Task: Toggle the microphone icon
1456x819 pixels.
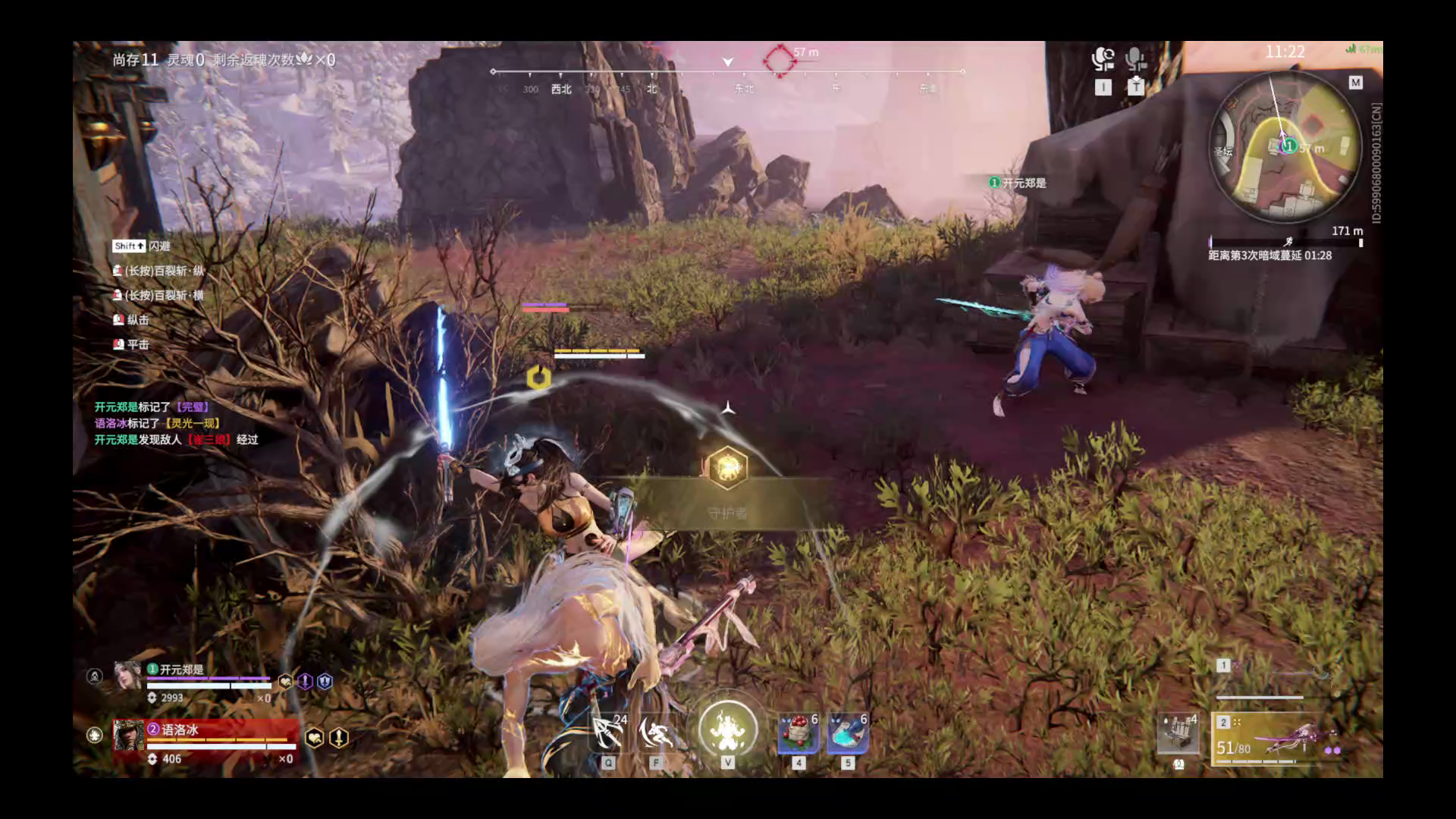Action: (x=1135, y=60)
